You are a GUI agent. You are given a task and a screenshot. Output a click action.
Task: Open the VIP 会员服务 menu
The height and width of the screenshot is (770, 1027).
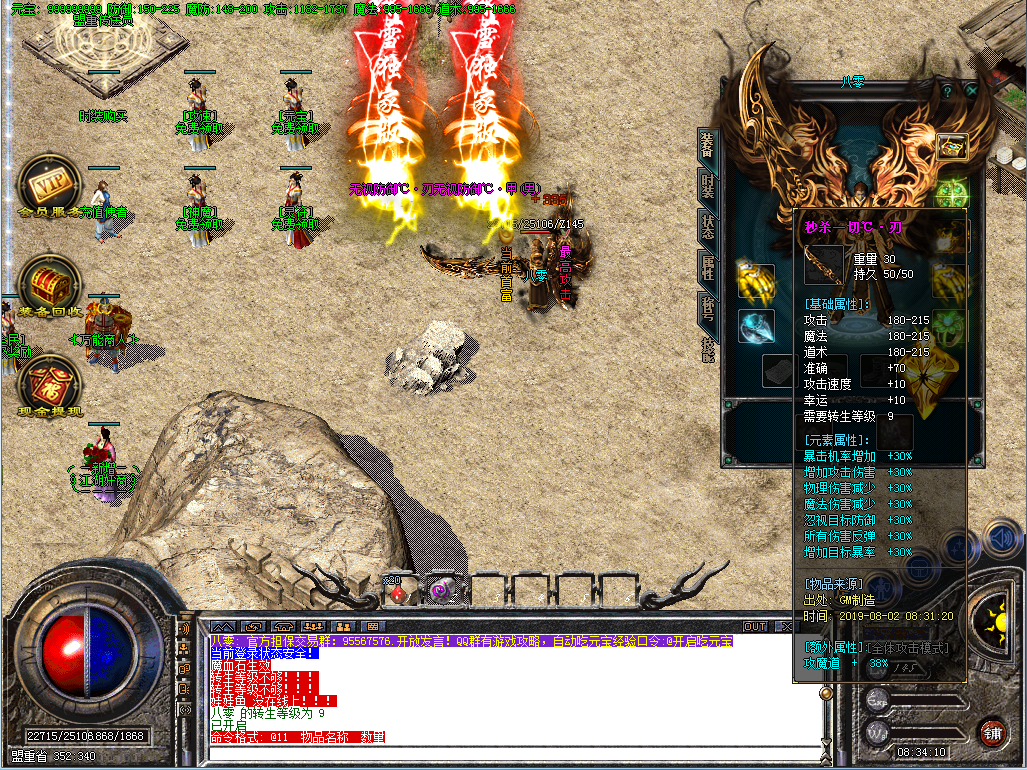tap(47, 185)
